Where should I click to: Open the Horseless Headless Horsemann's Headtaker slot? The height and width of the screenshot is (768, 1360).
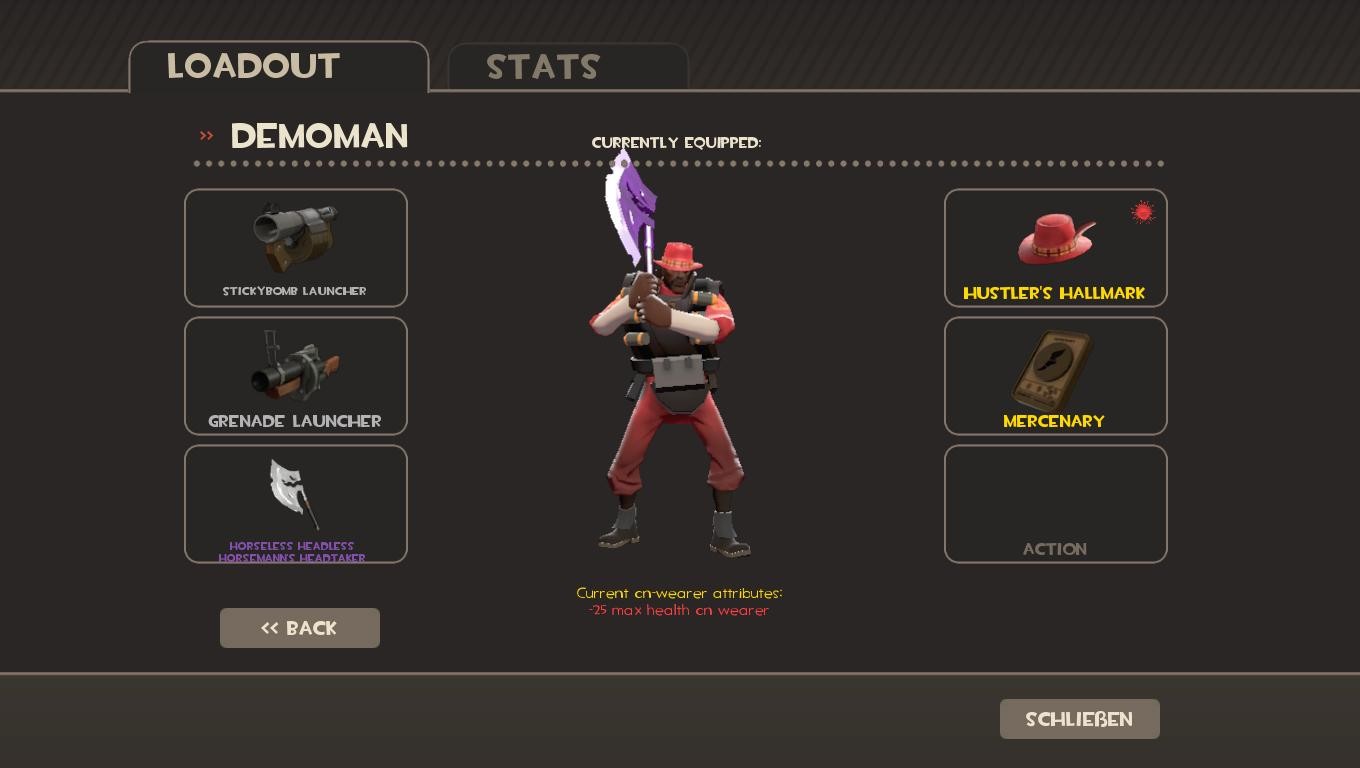[x=296, y=503]
